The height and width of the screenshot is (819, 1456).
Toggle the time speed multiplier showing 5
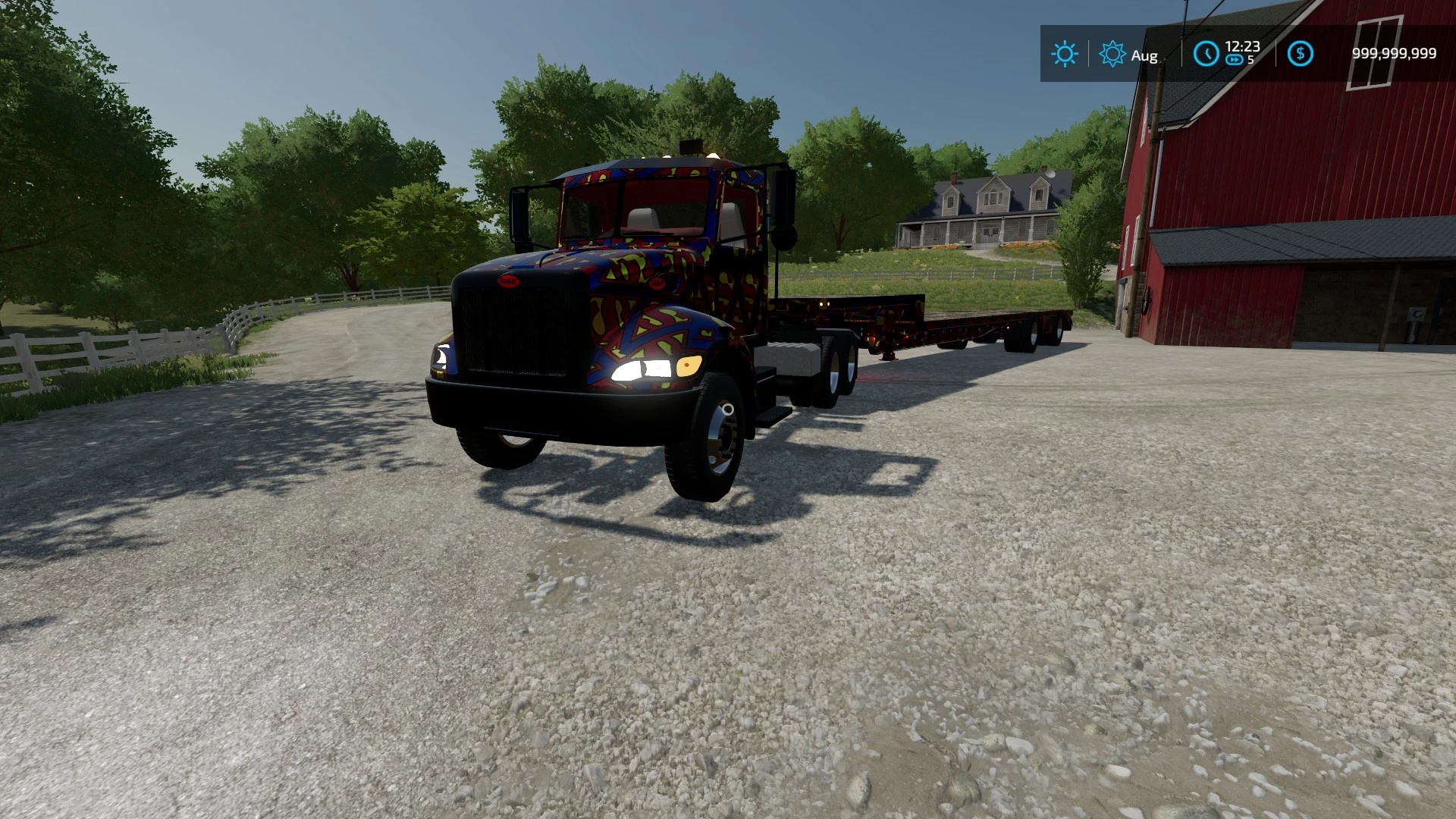(x=1249, y=61)
